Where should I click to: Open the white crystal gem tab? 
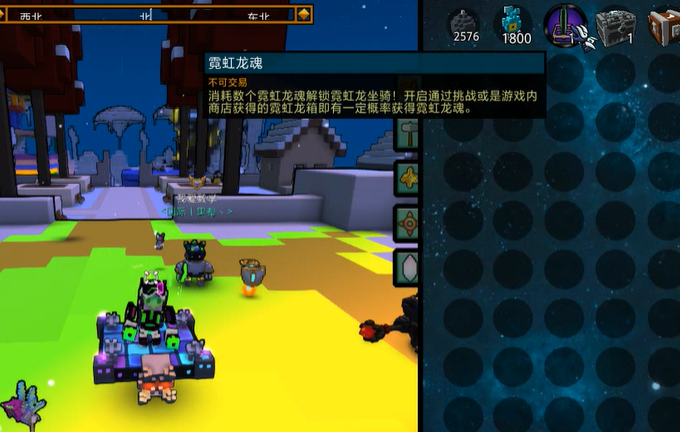(408, 268)
